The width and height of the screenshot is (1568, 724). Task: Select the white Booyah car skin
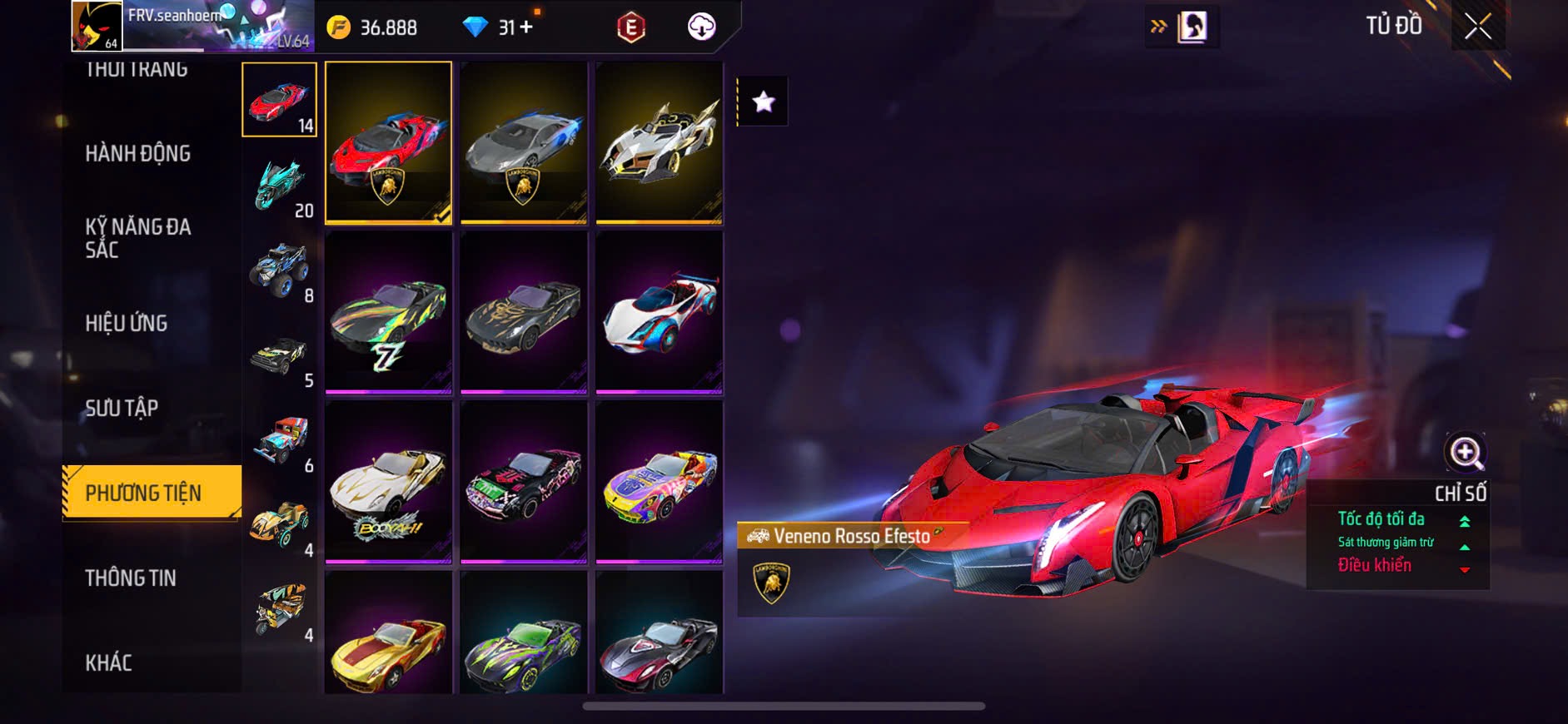pyautogui.click(x=388, y=482)
